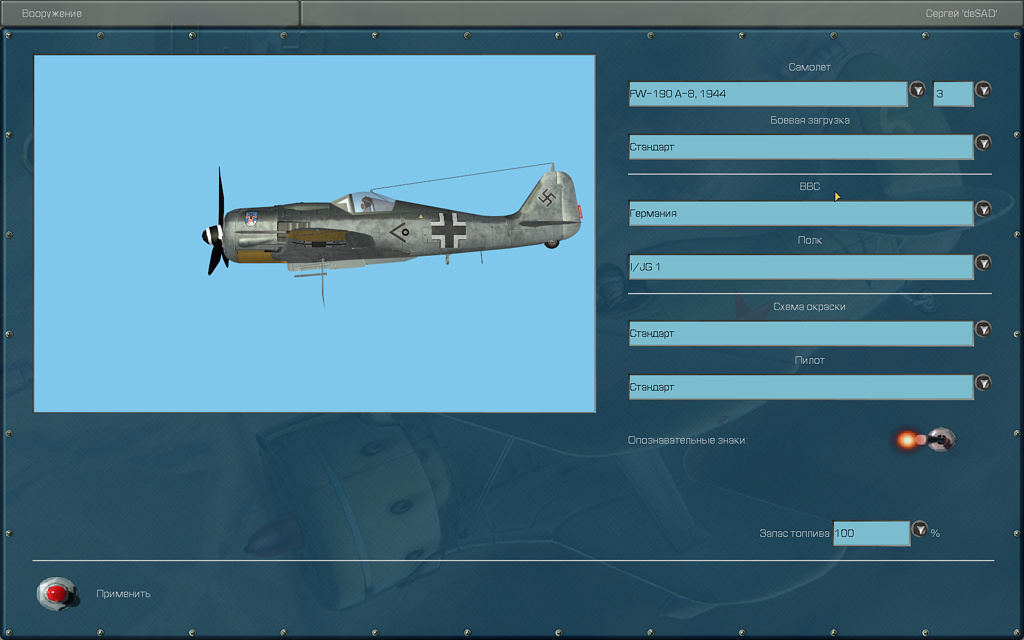
Task: Toggle the Опознавательные знаки markings switch
Action: pyautogui.click(x=939, y=439)
